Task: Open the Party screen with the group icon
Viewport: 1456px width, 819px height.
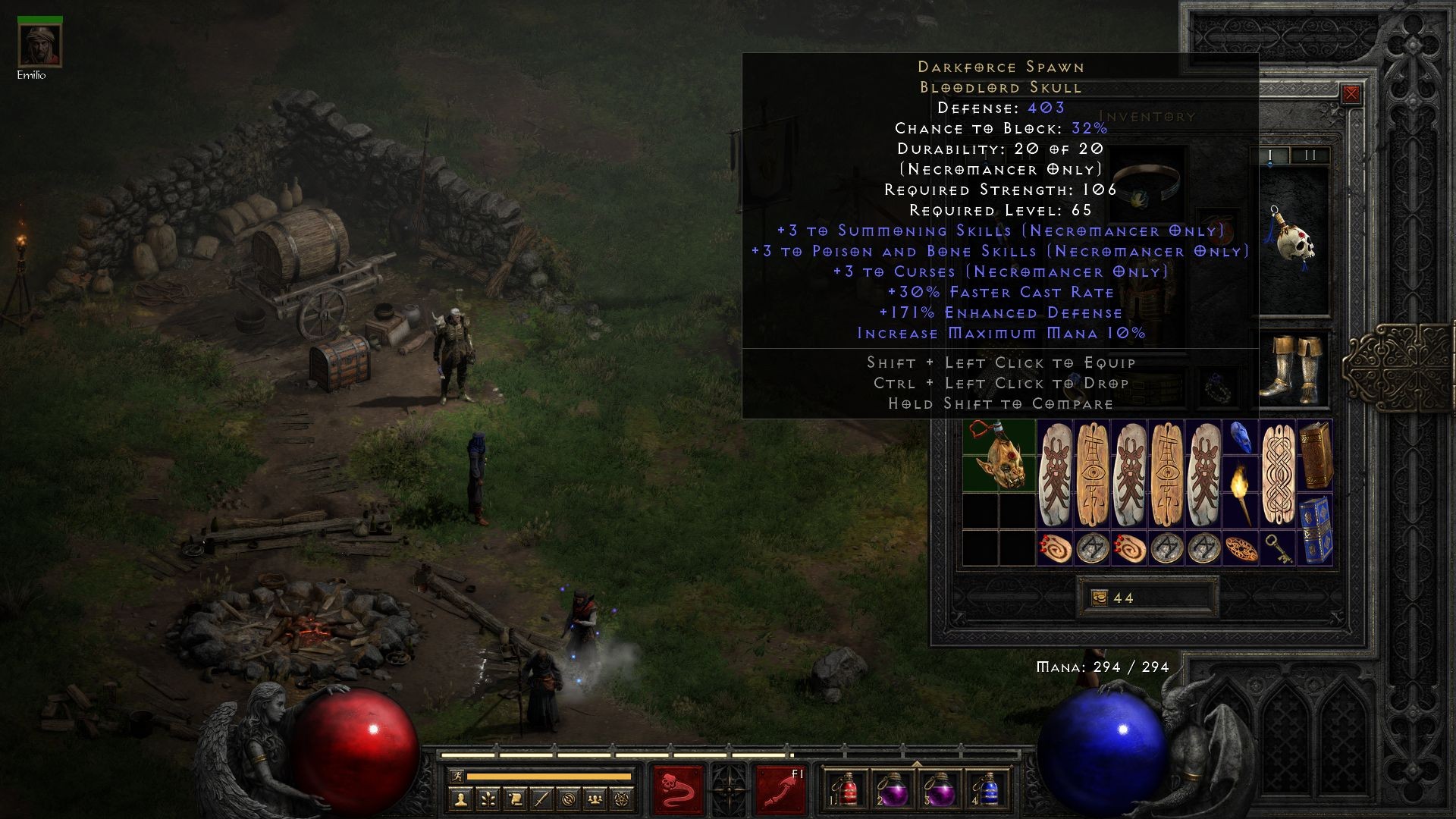Action: point(594,801)
